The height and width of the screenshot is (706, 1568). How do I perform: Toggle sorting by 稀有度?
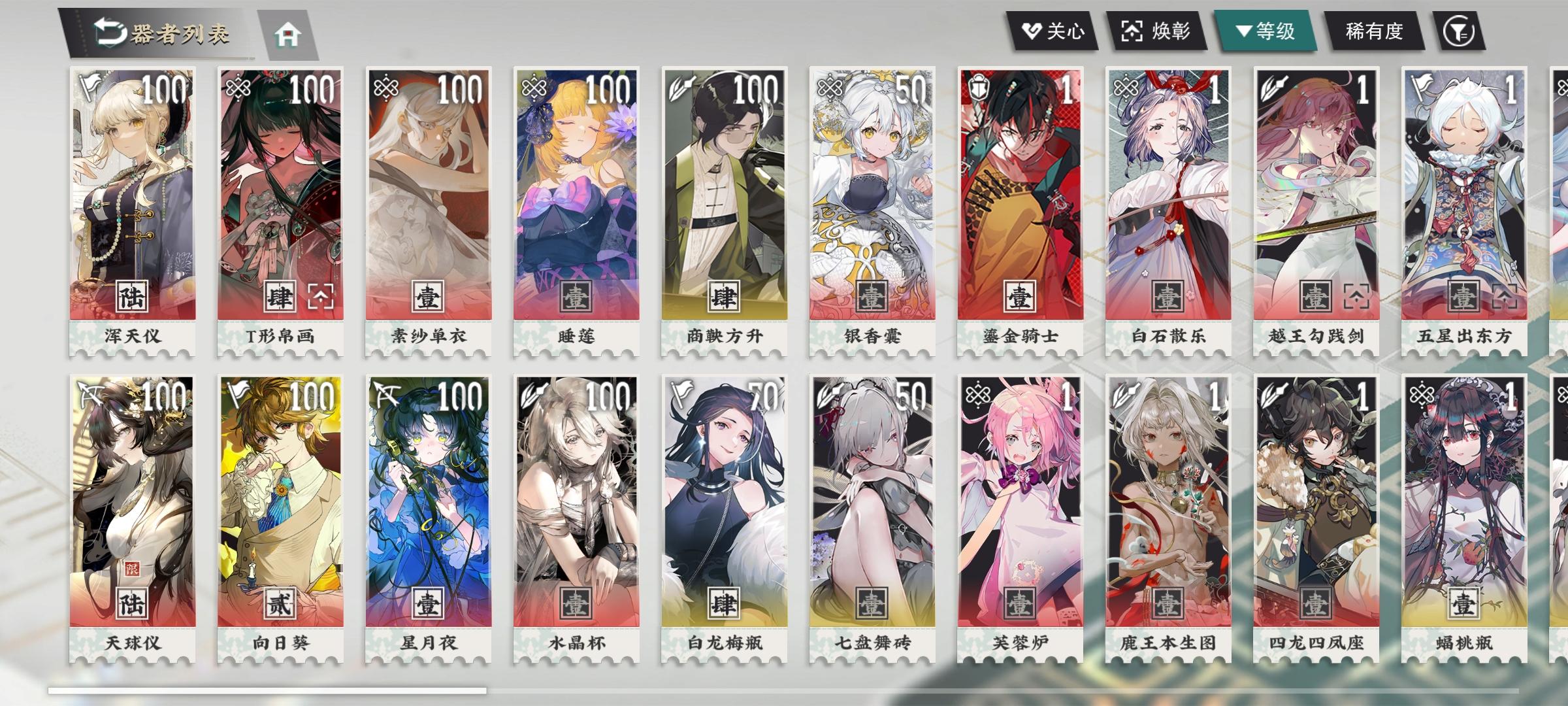[x=1373, y=30]
